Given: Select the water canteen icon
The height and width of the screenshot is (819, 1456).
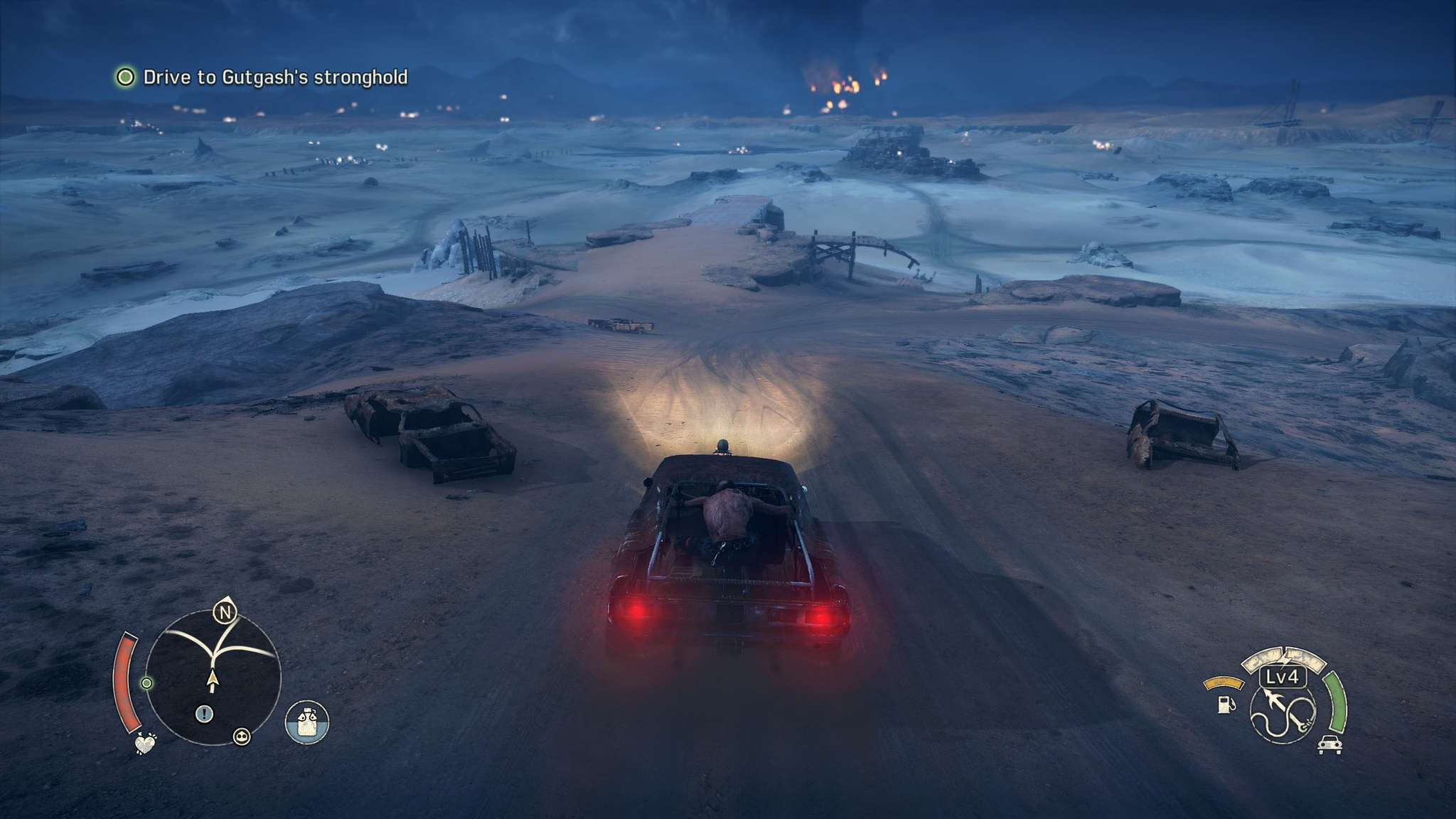Looking at the screenshot, I should (x=307, y=722).
